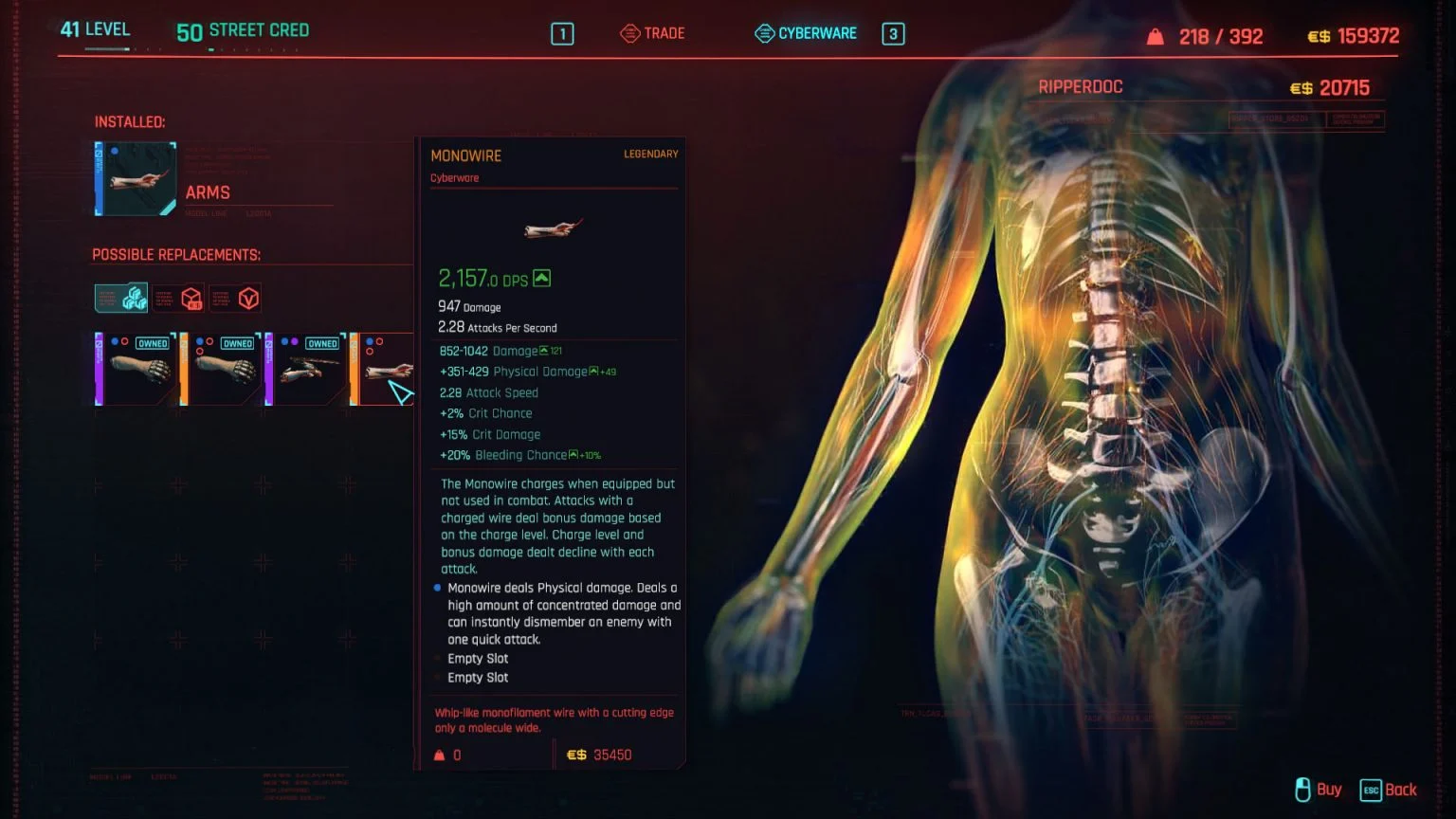Click the capacity lock icon near 218/392
Viewport: 1456px width, 819px height.
tap(1155, 36)
